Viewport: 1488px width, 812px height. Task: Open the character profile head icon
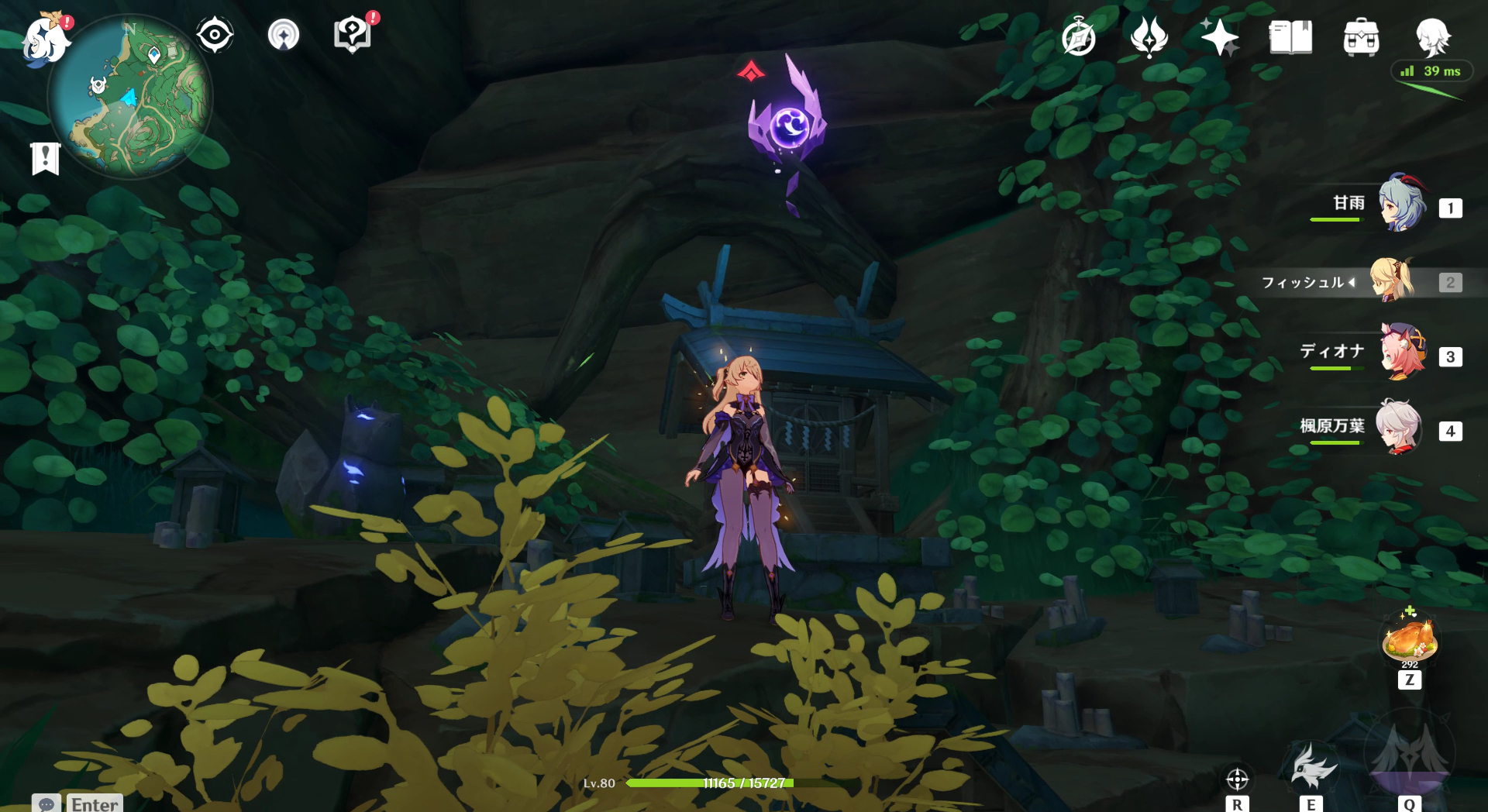click(x=1432, y=37)
